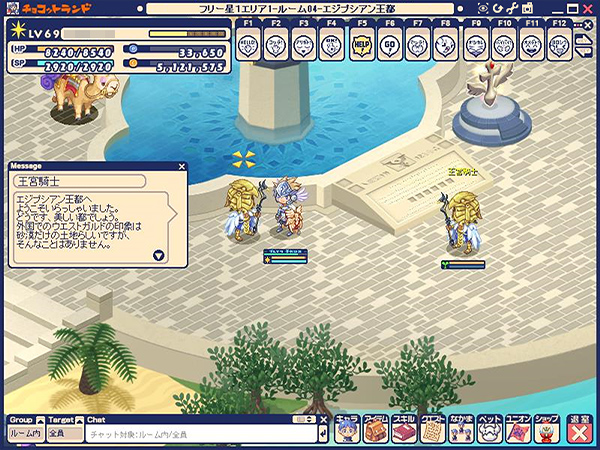This screenshot has height=450, width=600.
Task: Open the アイテム item bag
Action: click(x=375, y=429)
